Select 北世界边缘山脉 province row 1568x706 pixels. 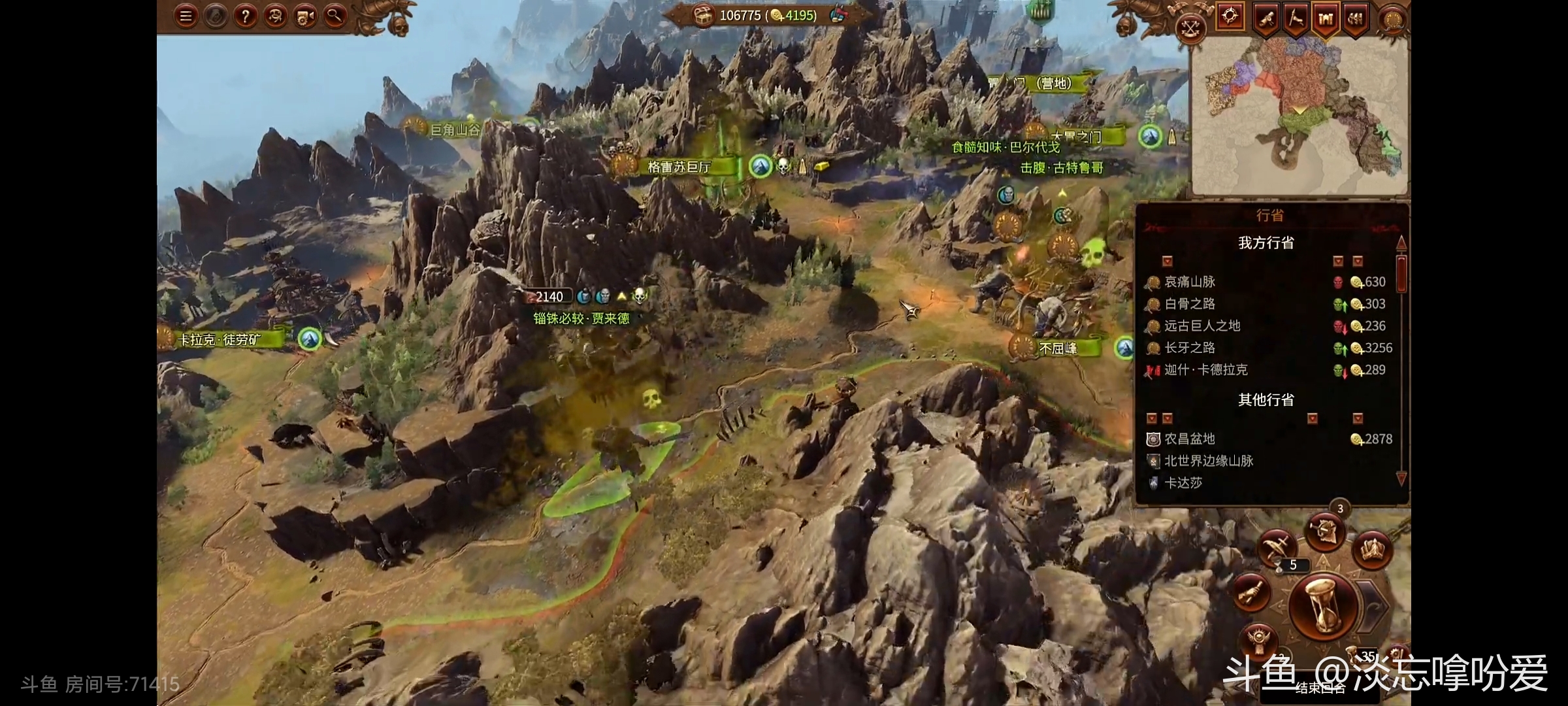[x=1208, y=461]
